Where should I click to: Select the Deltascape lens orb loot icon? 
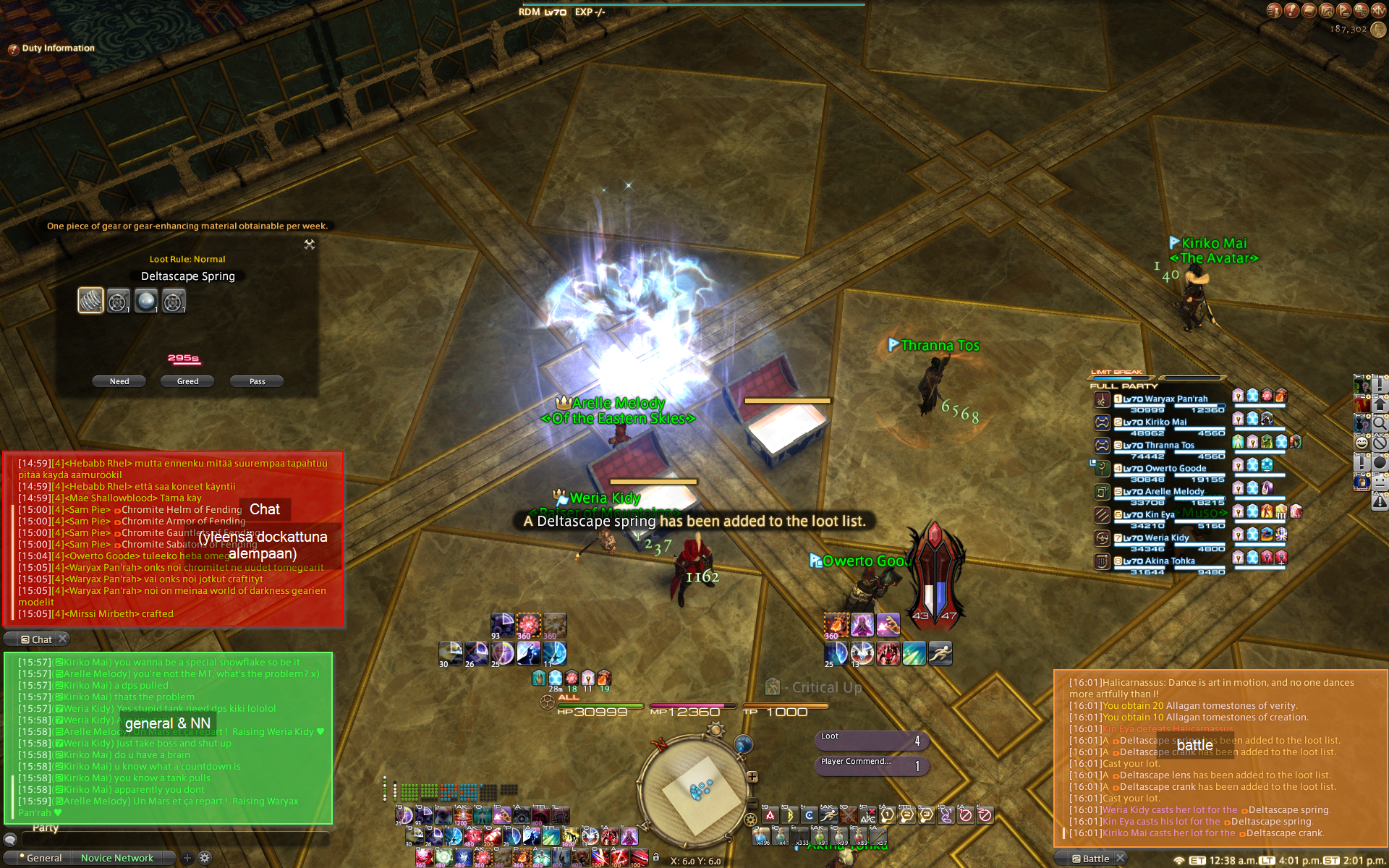(145, 300)
